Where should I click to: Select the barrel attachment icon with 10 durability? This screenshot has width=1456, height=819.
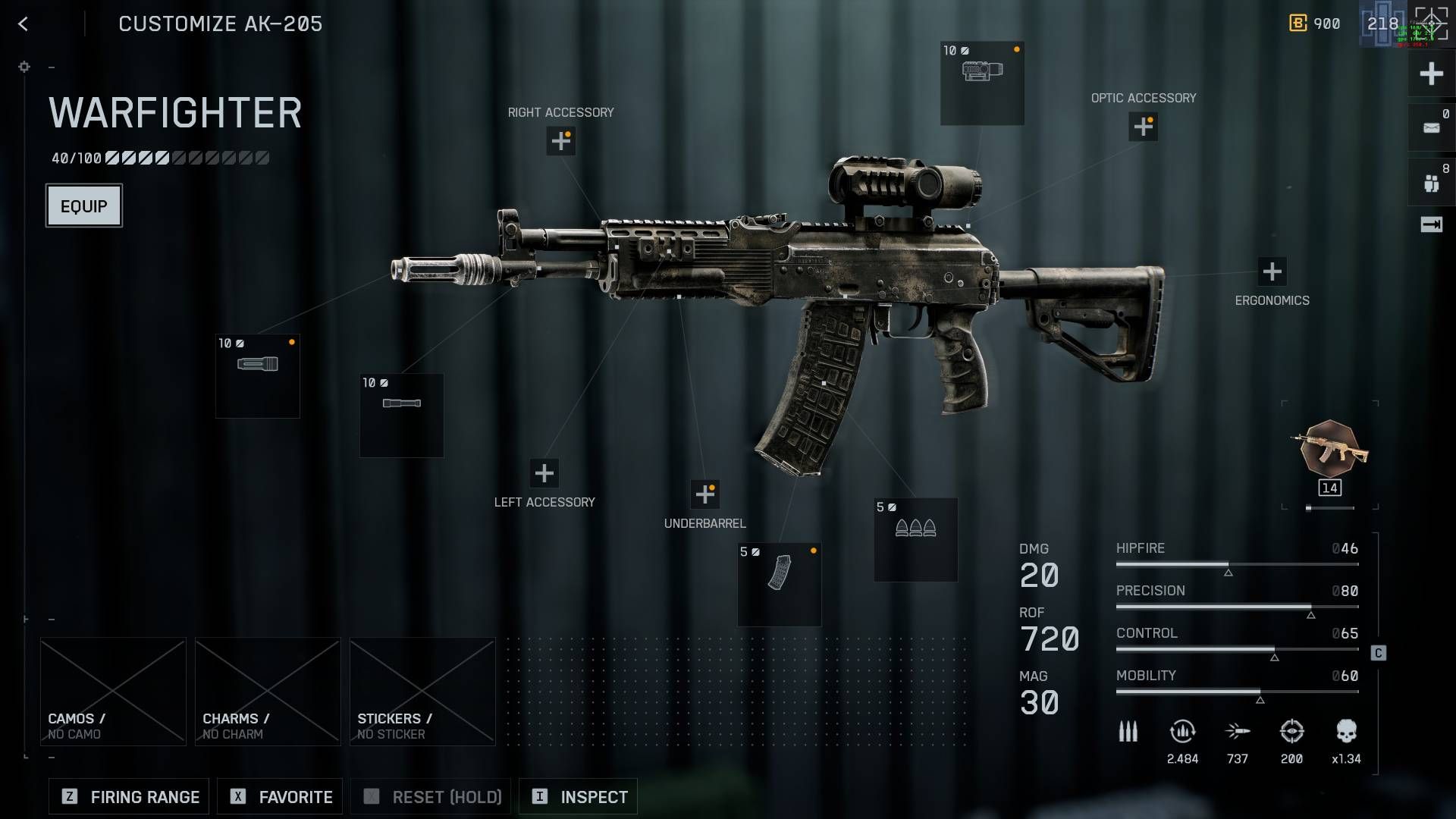[401, 415]
